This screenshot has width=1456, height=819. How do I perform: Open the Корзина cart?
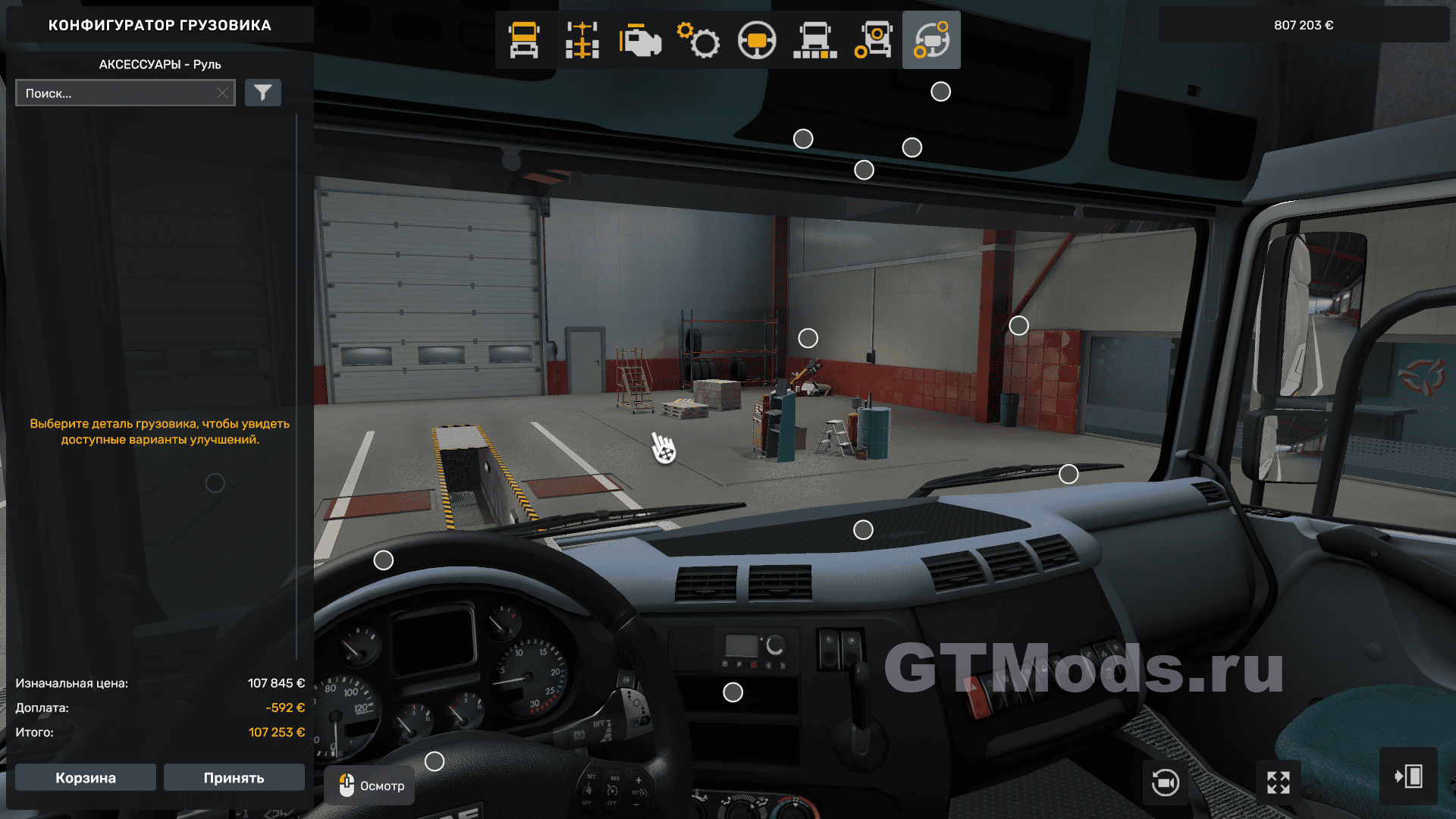point(86,777)
